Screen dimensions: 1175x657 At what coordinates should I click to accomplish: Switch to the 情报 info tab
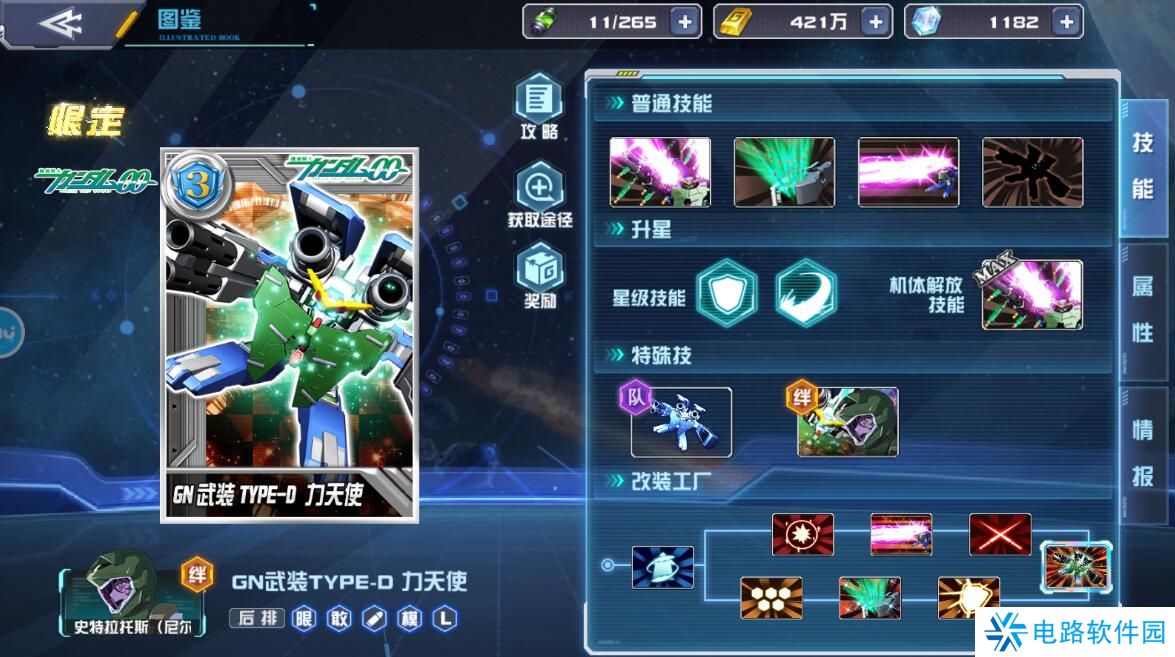(1143, 453)
